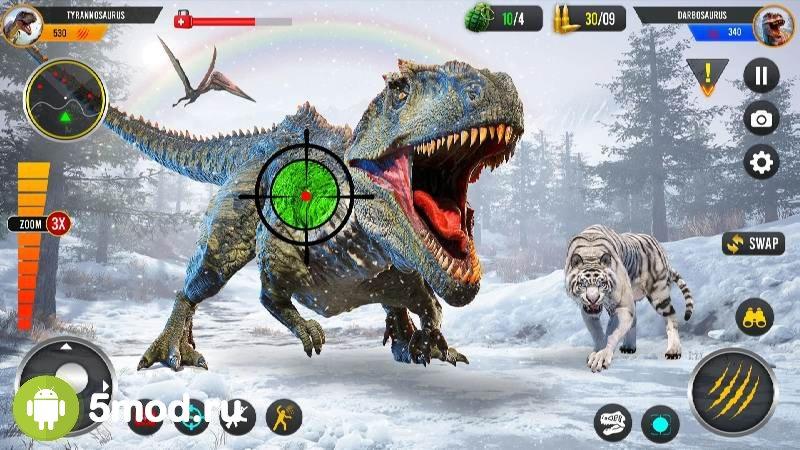The image size is (800, 450).
Task: Activate the binoculars view
Action: point(755,318)
